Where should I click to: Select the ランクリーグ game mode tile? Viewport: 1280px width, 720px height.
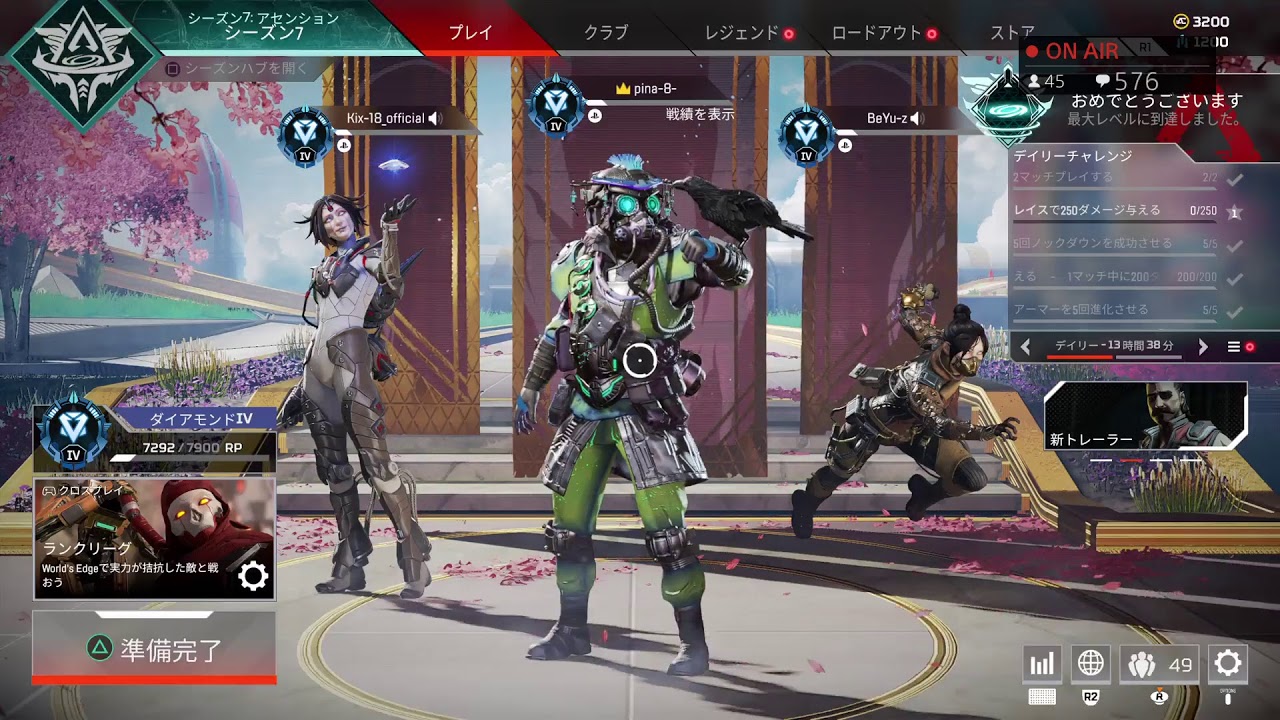[154, 538]
